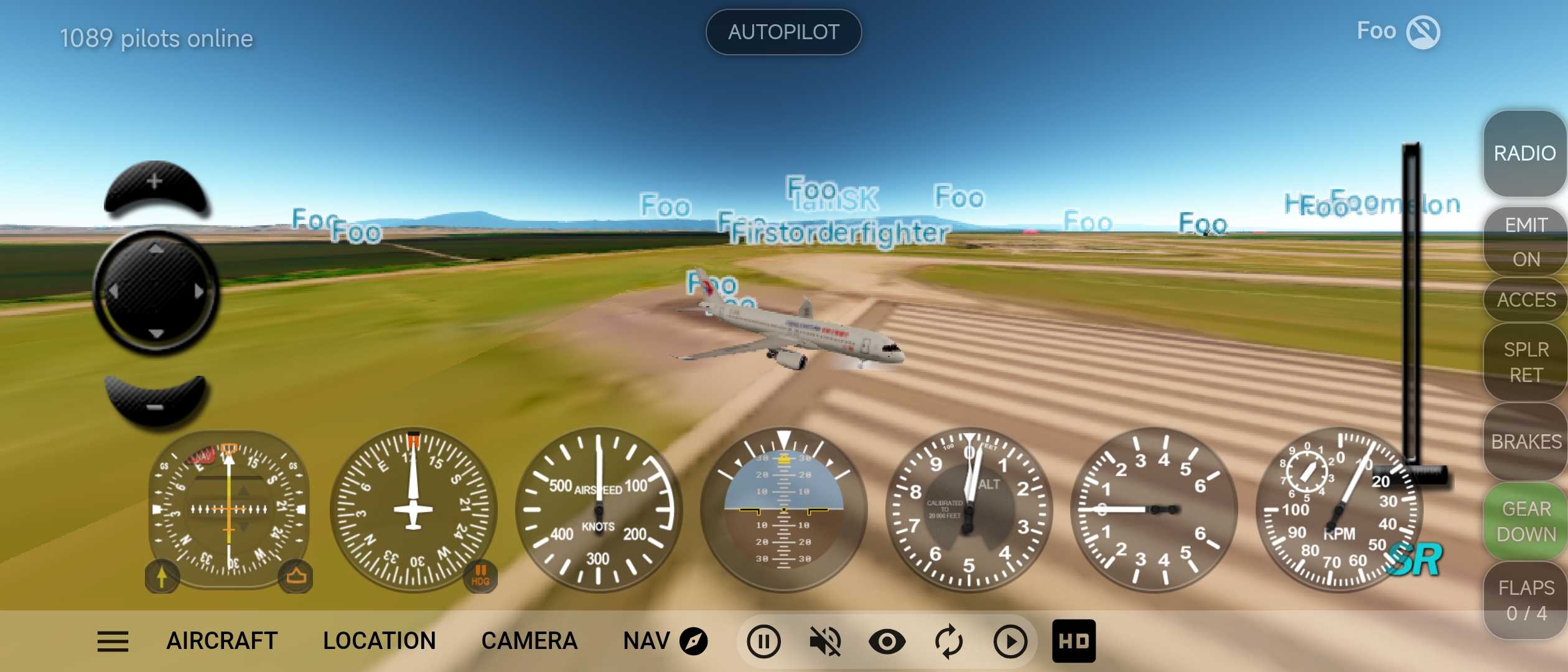1568x672 pixels.
Task: Apply the BRAKES button
Action: click(1525, 441)
